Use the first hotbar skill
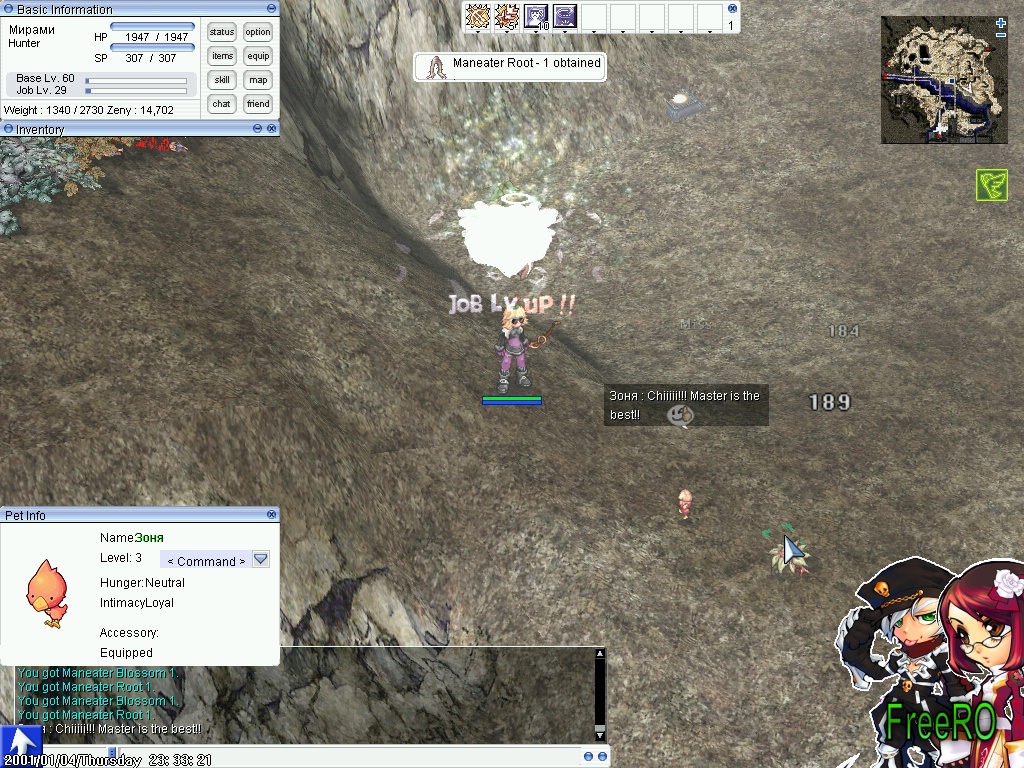The height and width of the screenshot is (768, 1024). [x=477, y=16]
